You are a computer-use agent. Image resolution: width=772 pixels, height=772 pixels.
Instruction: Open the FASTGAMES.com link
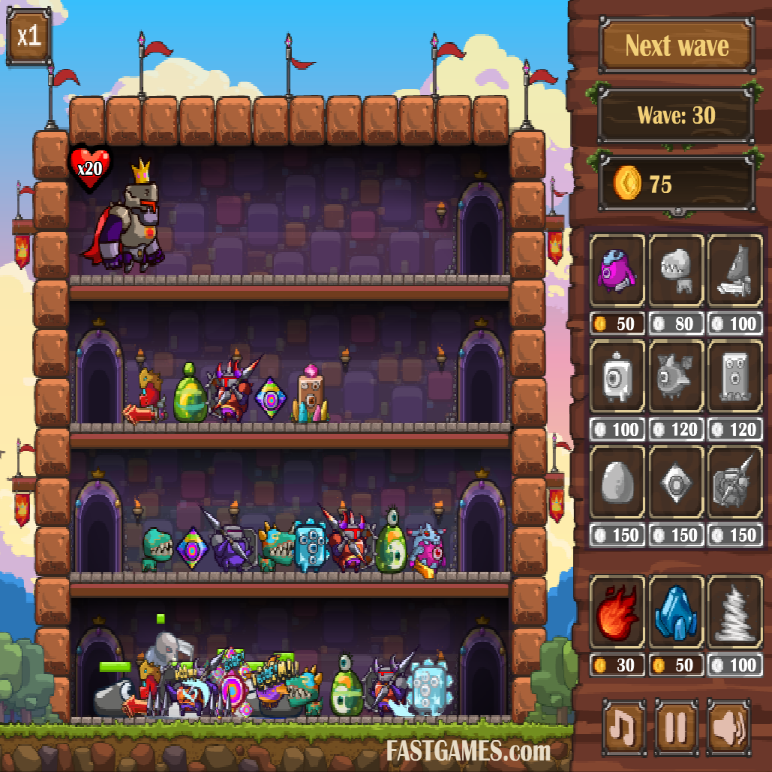click(468, 750)
